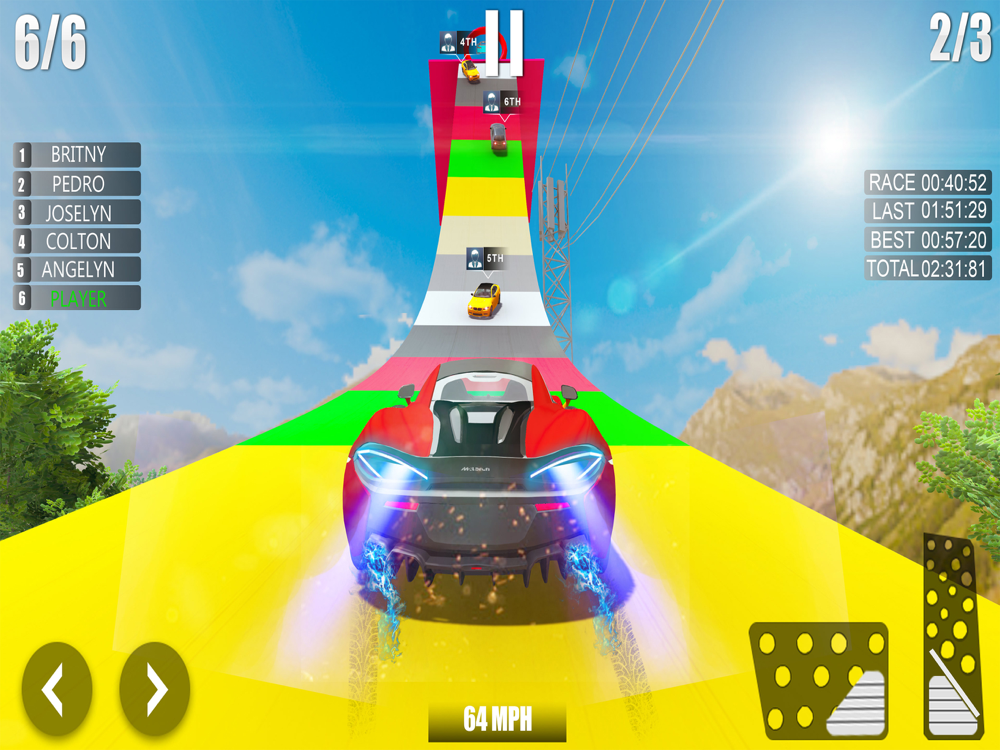
Task: Hit the wide brake pedal
Action: pos(819,680)
